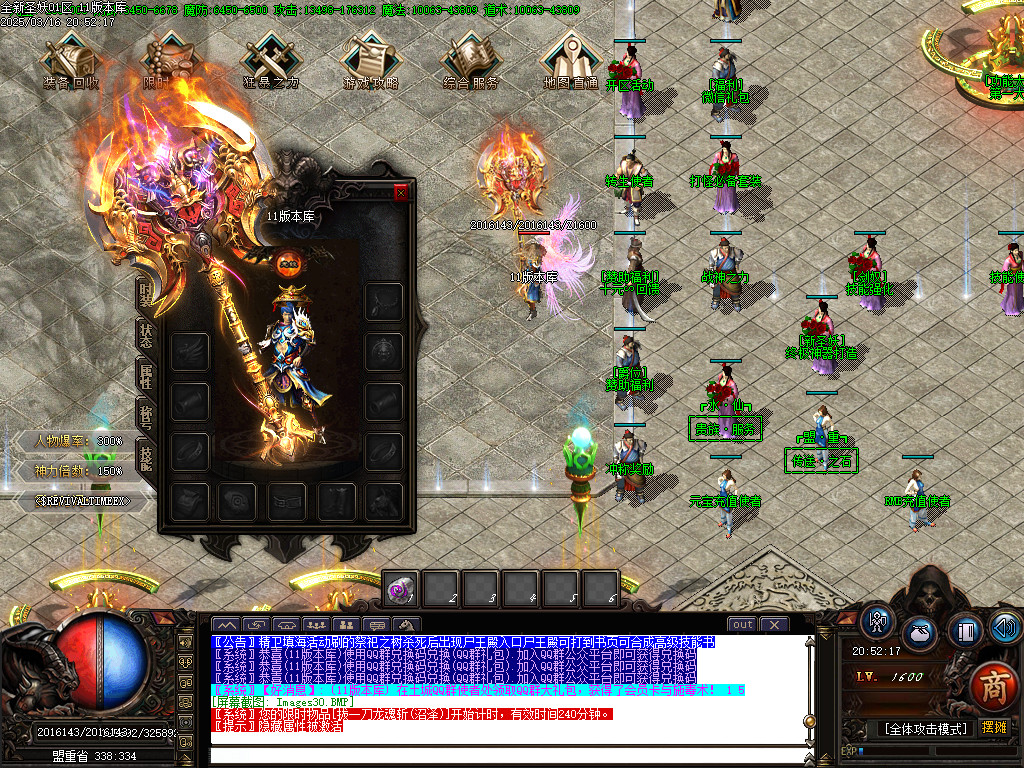The height and width of the screenshot is (768, 1024).
Task: Open the 游戏攻略 game guide scroll
Action: point(371,60)
